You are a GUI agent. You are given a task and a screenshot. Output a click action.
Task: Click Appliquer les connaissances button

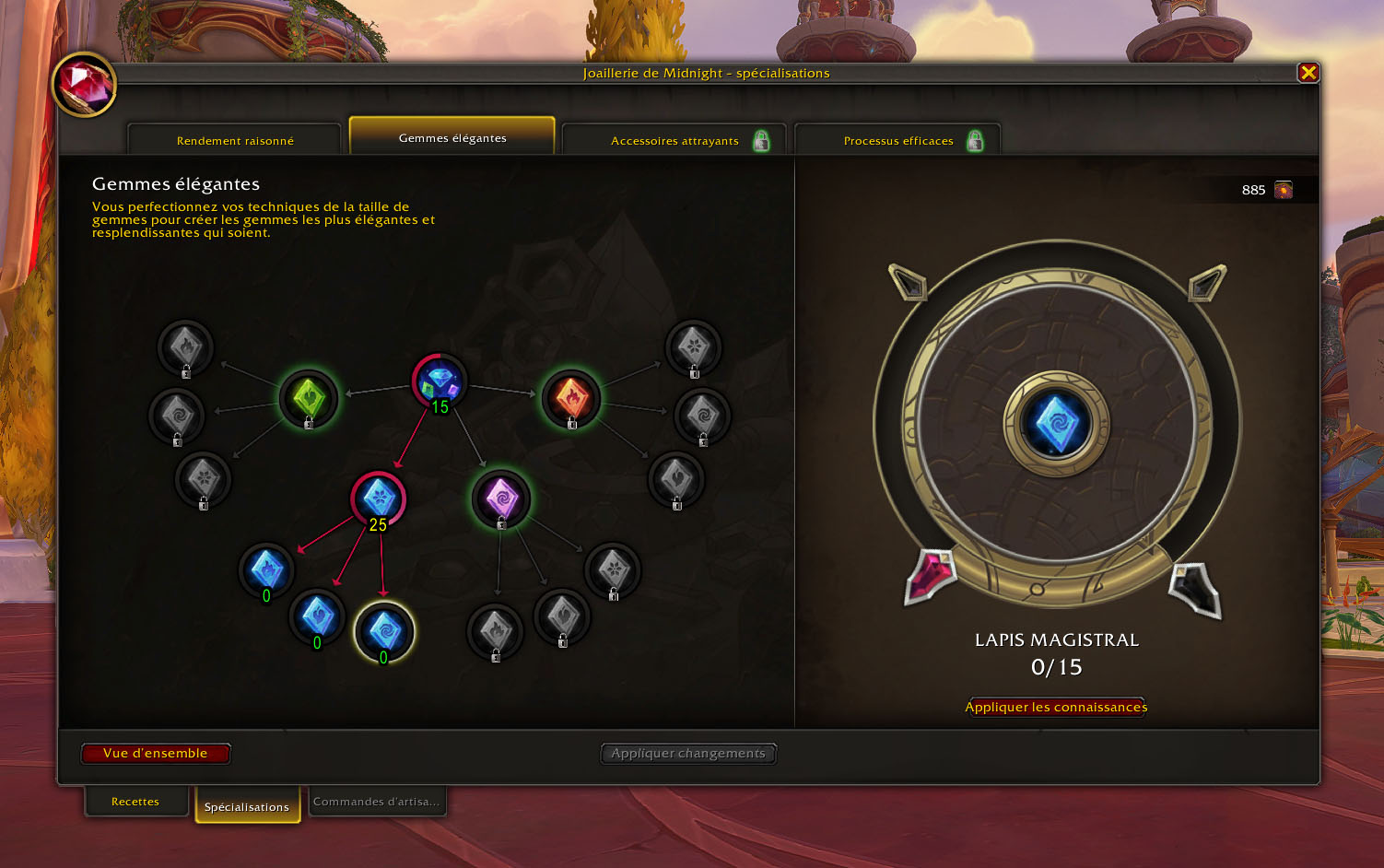(1056, 707)
